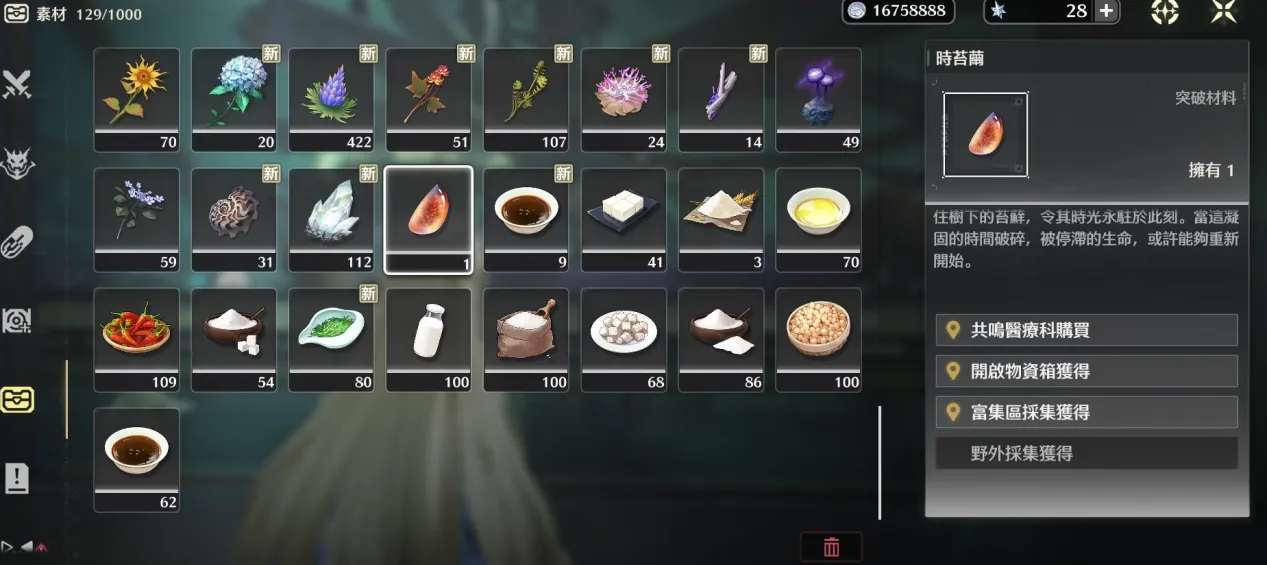Click the red trash can delete button
This screenshot has width=1267, height=565.
pos(831,547)
